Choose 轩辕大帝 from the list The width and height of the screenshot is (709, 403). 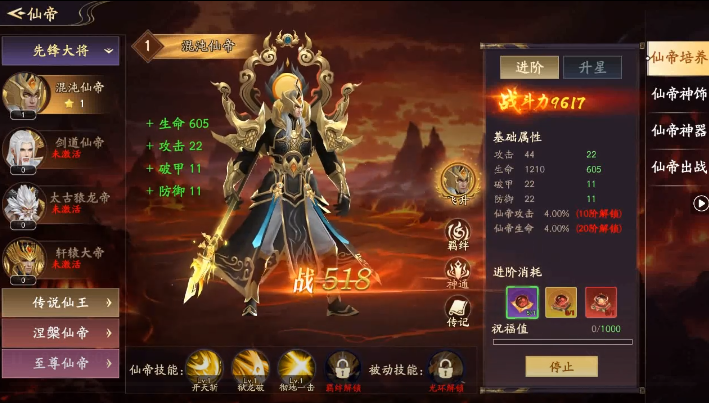pyautogui.click(x=61, y=257)
